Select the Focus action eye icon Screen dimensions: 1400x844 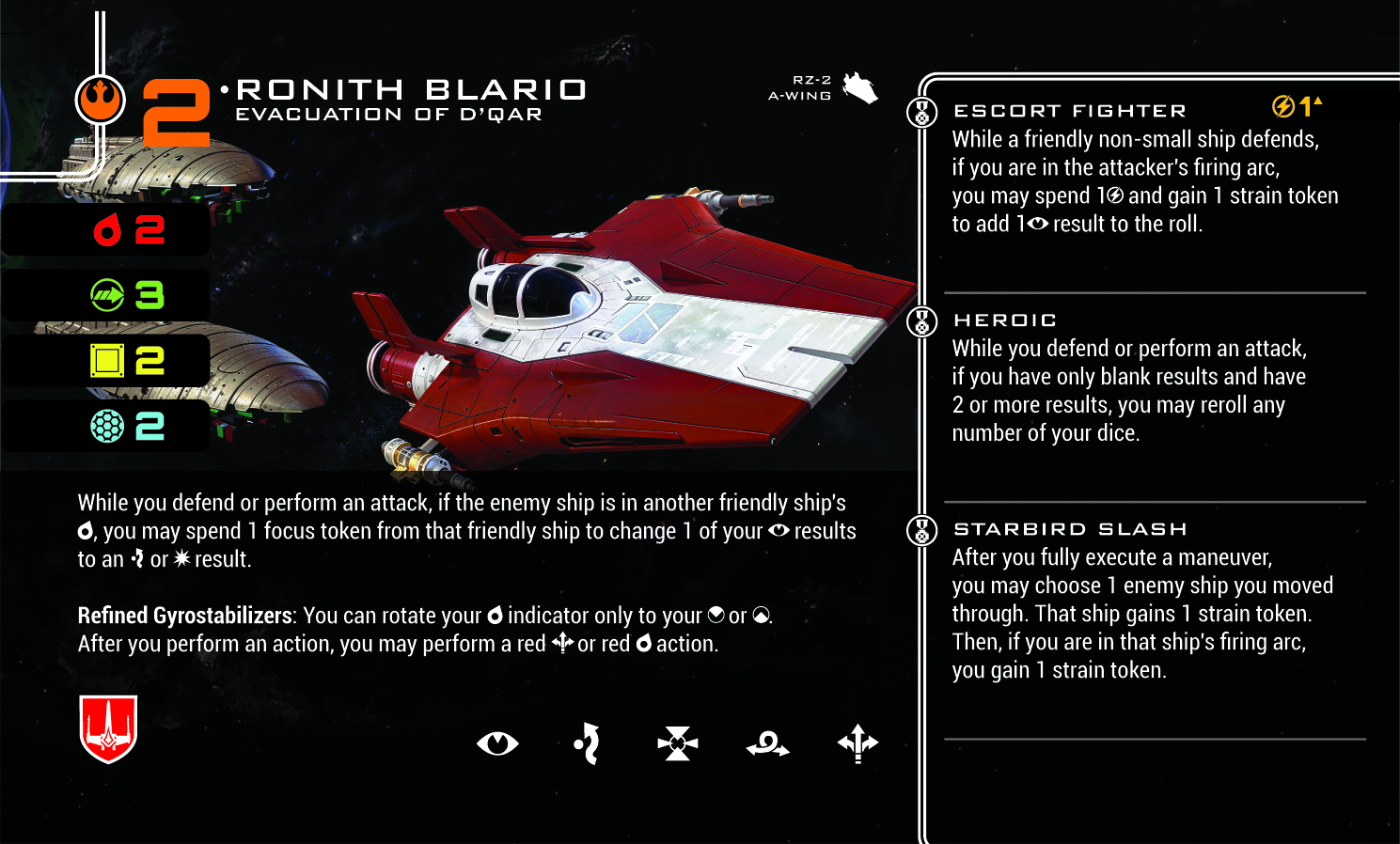(497, 744)
